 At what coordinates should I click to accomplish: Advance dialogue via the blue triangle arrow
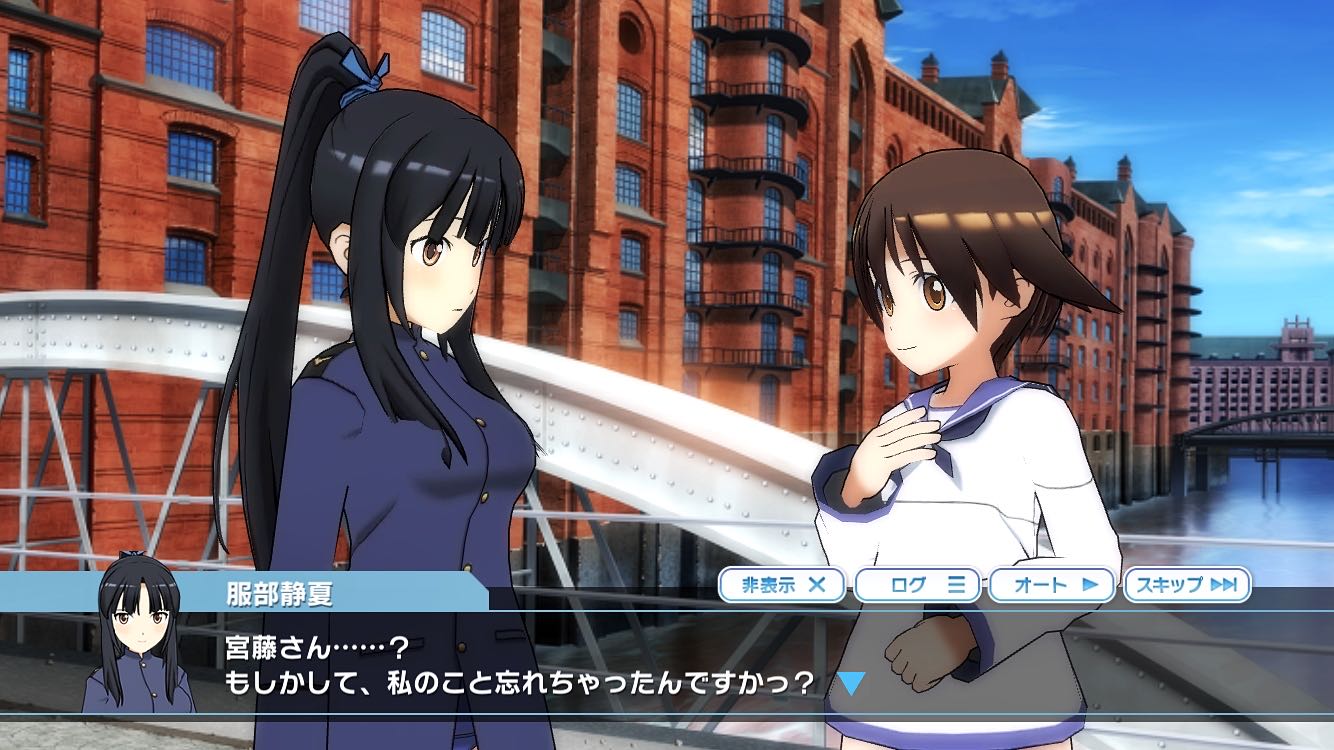pos(850,683)
